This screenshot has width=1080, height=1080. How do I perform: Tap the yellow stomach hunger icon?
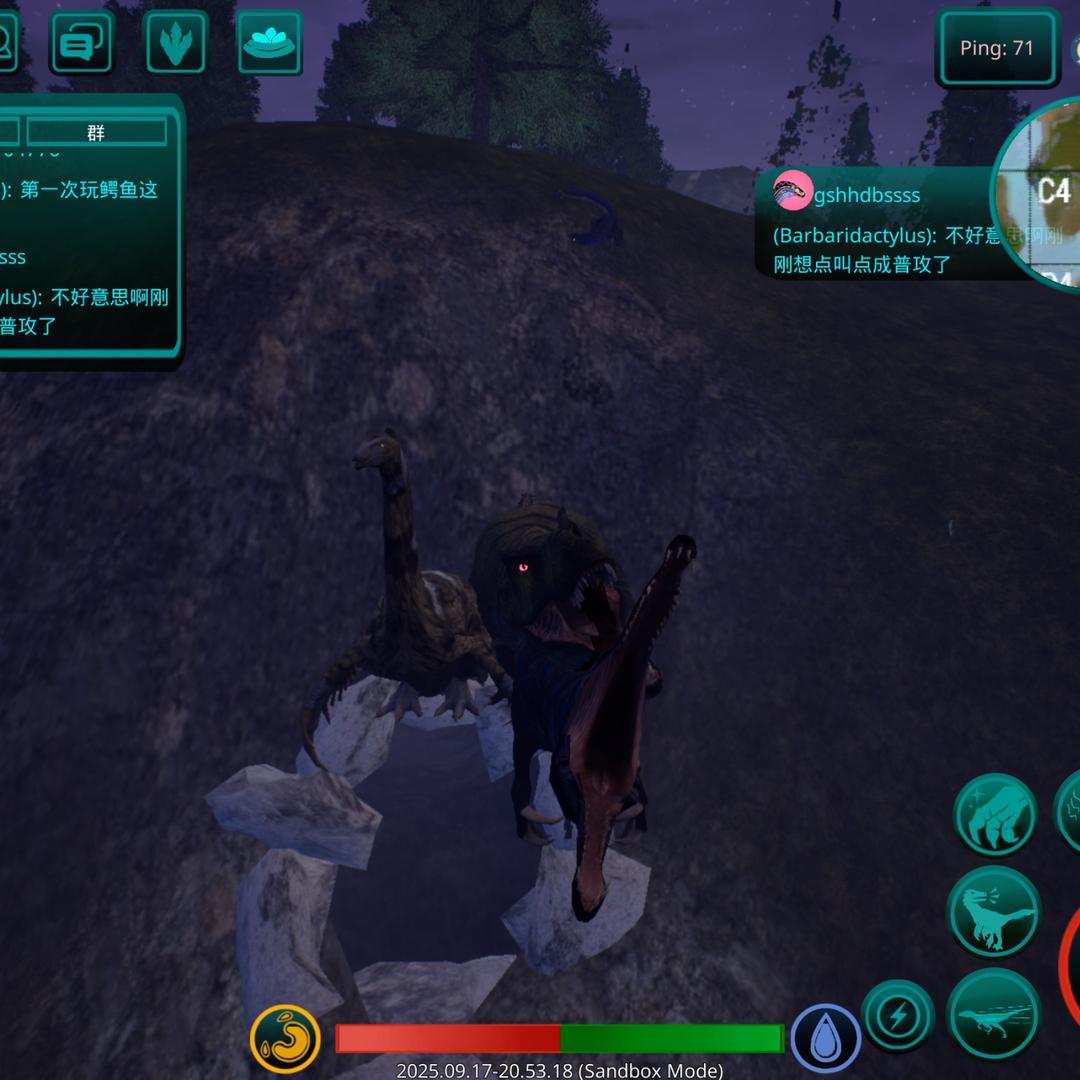(285, 1038)
